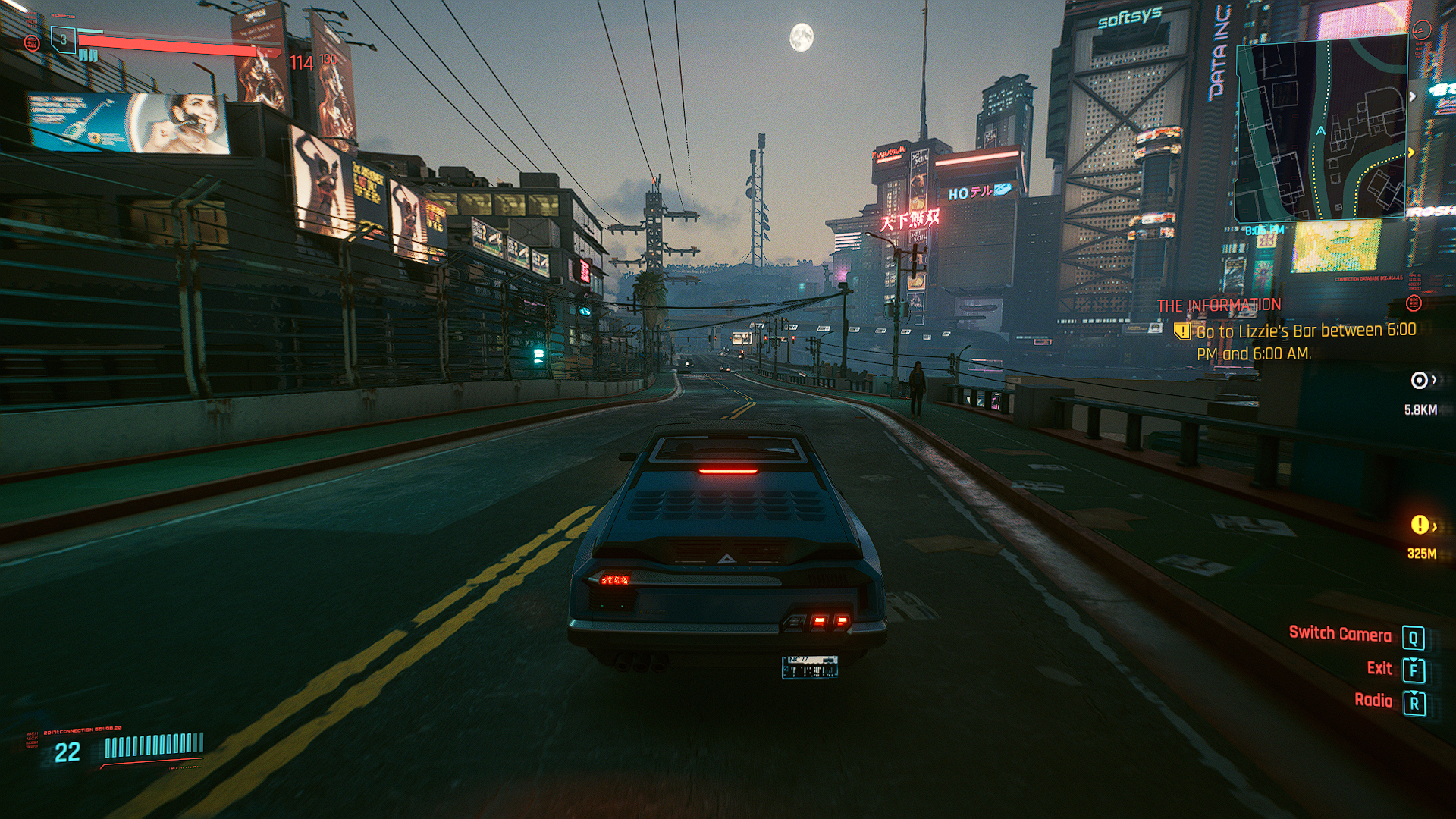Click the waypoint marker showing 5.8KM

coord(1420,380)
